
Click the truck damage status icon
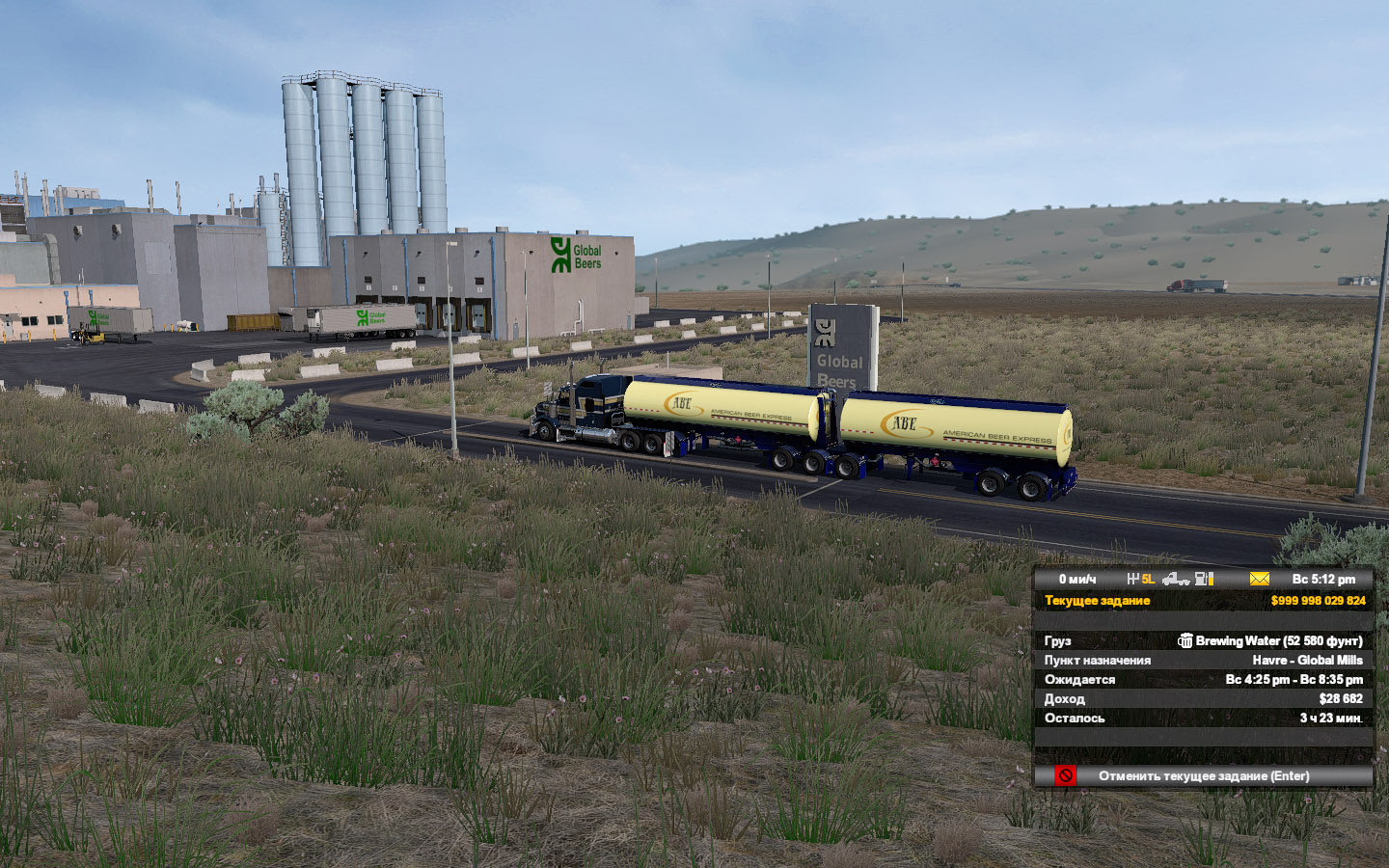(x=1175, y=579)
